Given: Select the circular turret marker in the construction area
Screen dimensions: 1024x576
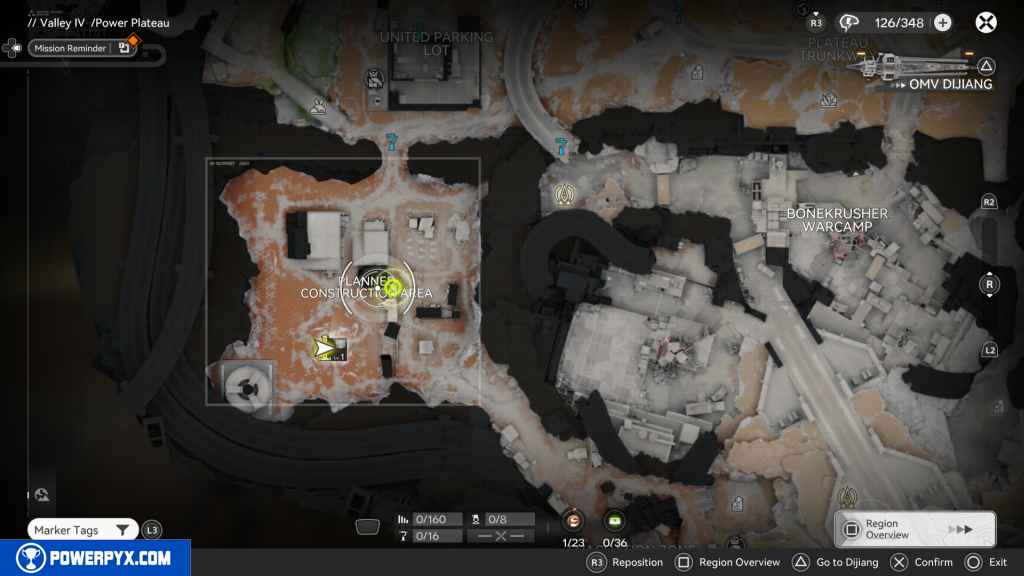Looking at the screenshot, I should click(x=245, y=383).
